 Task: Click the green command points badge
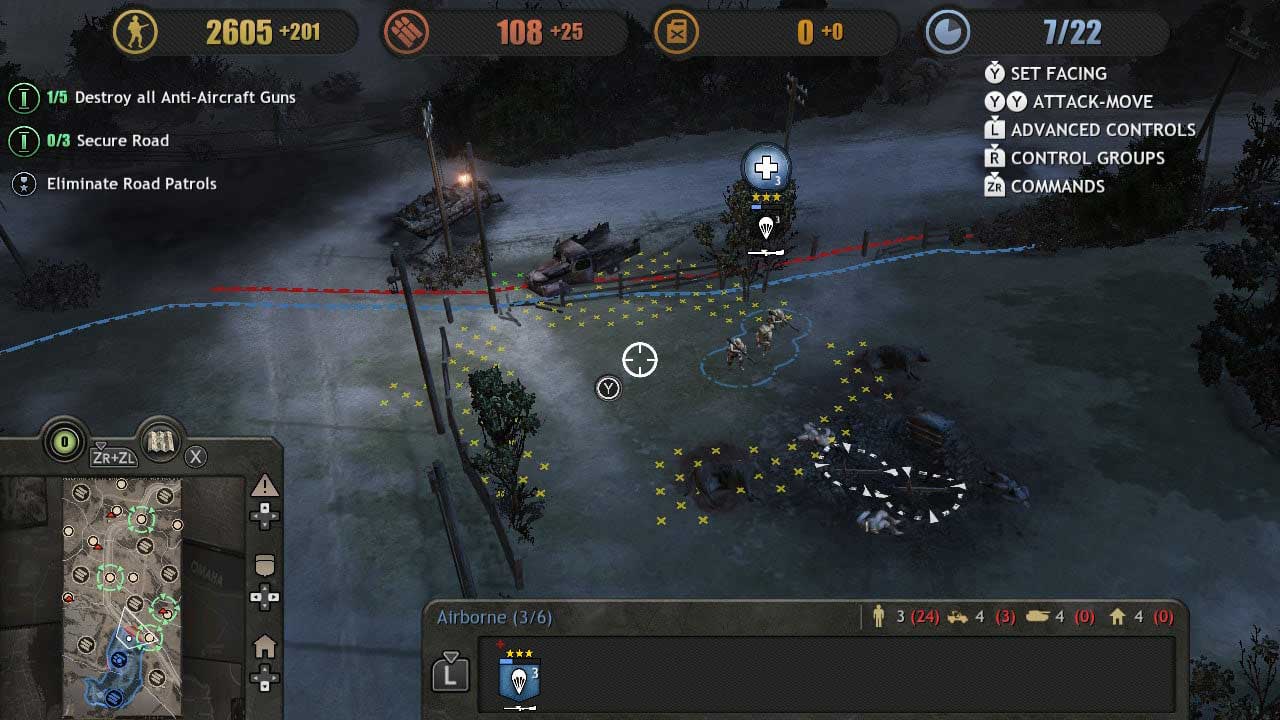click(66, 442)
